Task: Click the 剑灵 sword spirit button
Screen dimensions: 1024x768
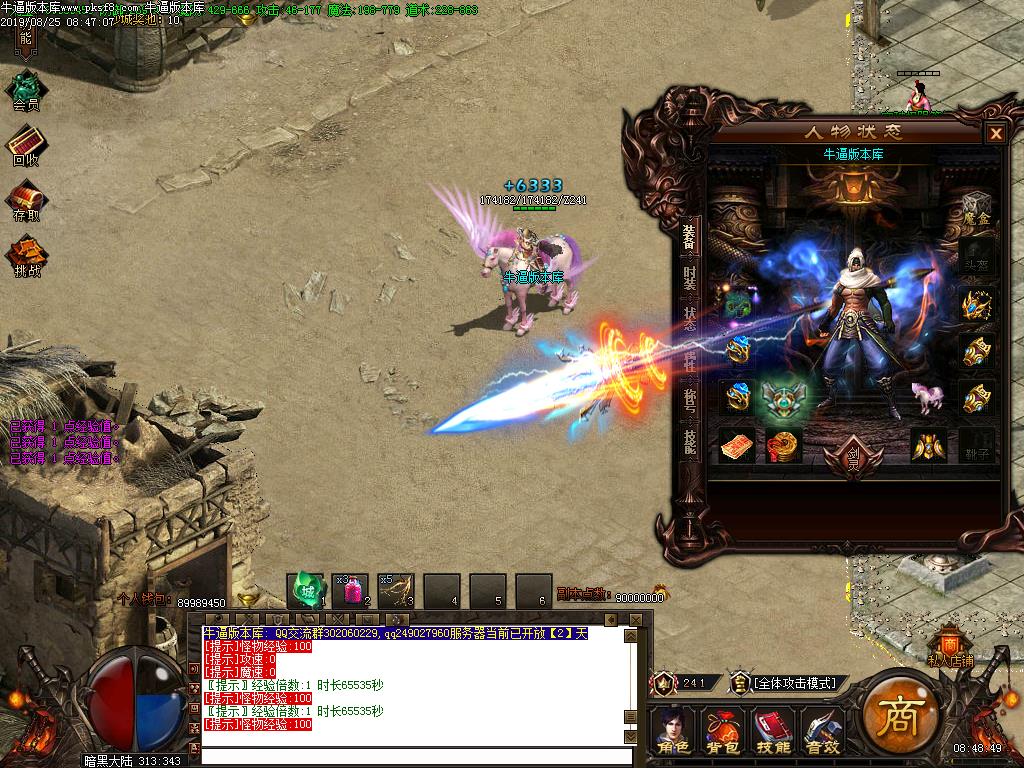Action: (852, 459)
